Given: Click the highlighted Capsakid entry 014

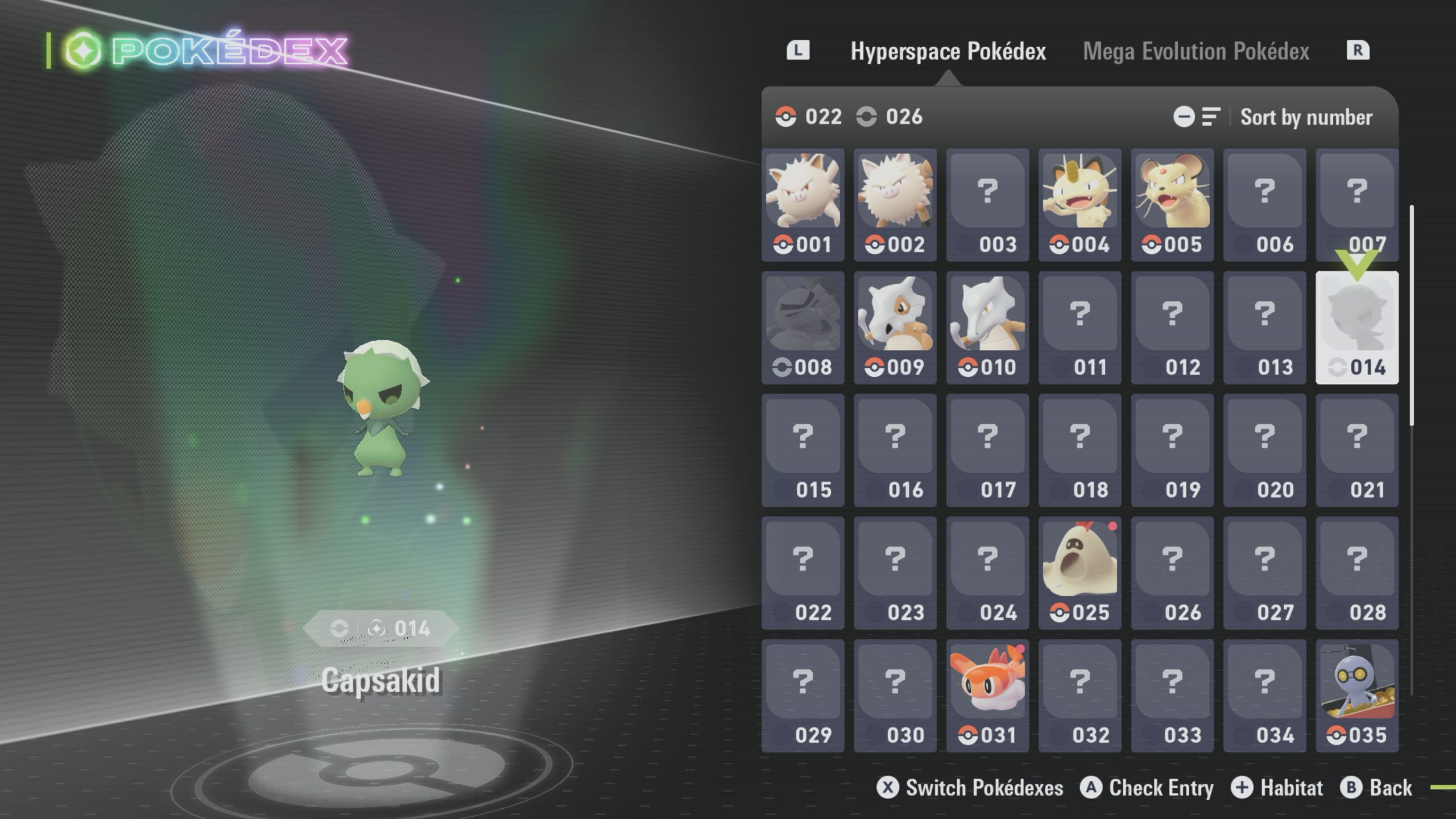Looking at the screenshot, I should click(1356, 328).
